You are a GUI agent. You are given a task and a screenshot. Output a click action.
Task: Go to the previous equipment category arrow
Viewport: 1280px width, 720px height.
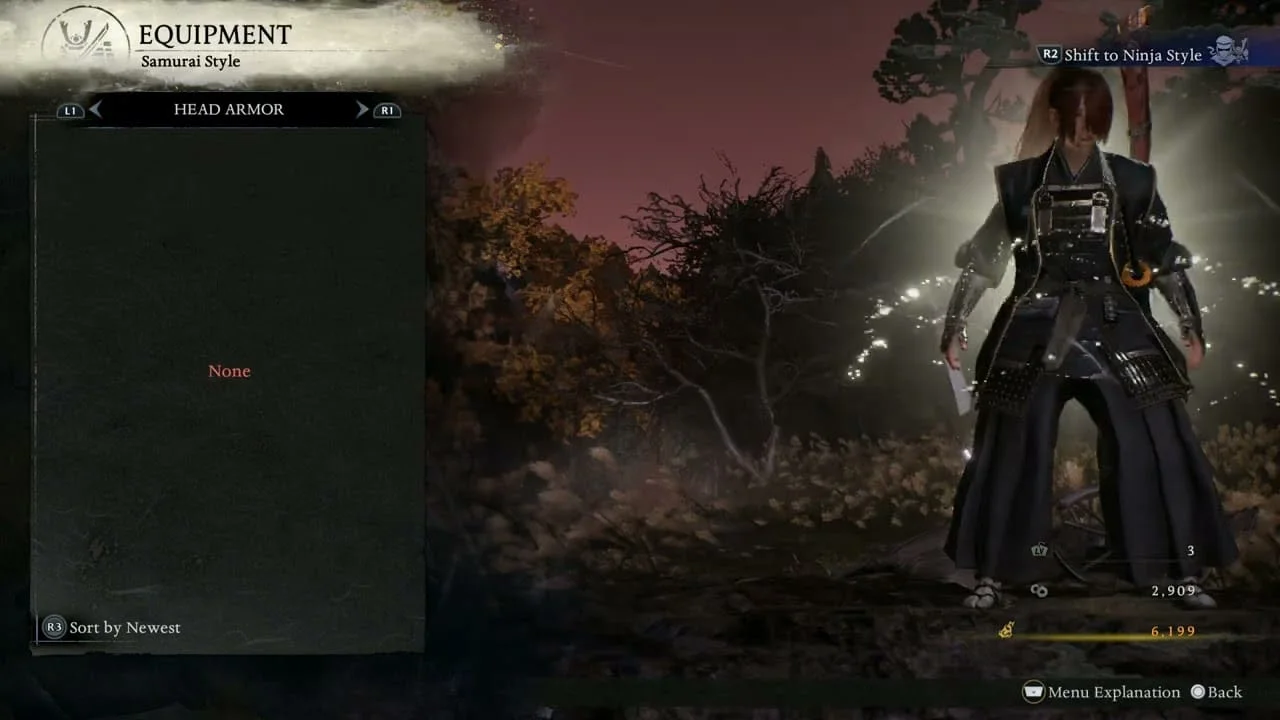(95, 110)
